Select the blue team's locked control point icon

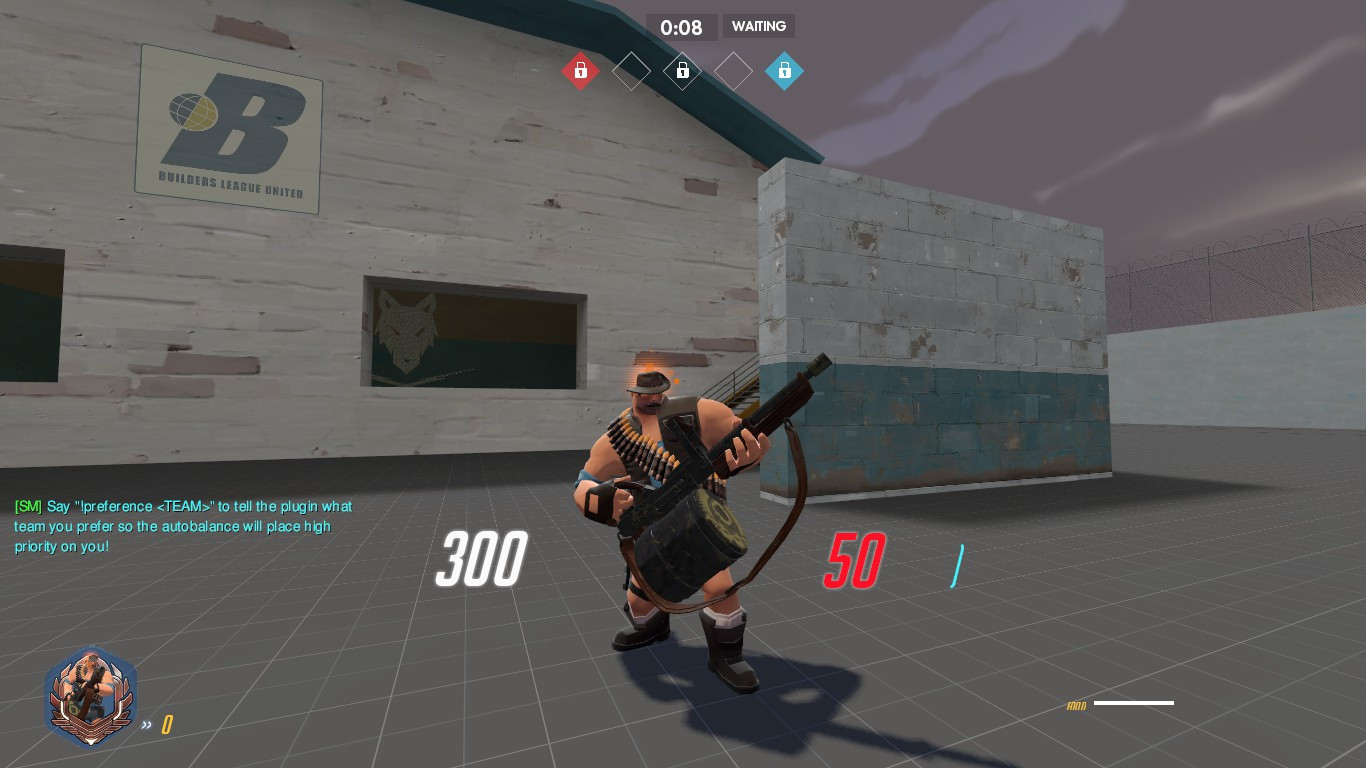click(785, 70)
